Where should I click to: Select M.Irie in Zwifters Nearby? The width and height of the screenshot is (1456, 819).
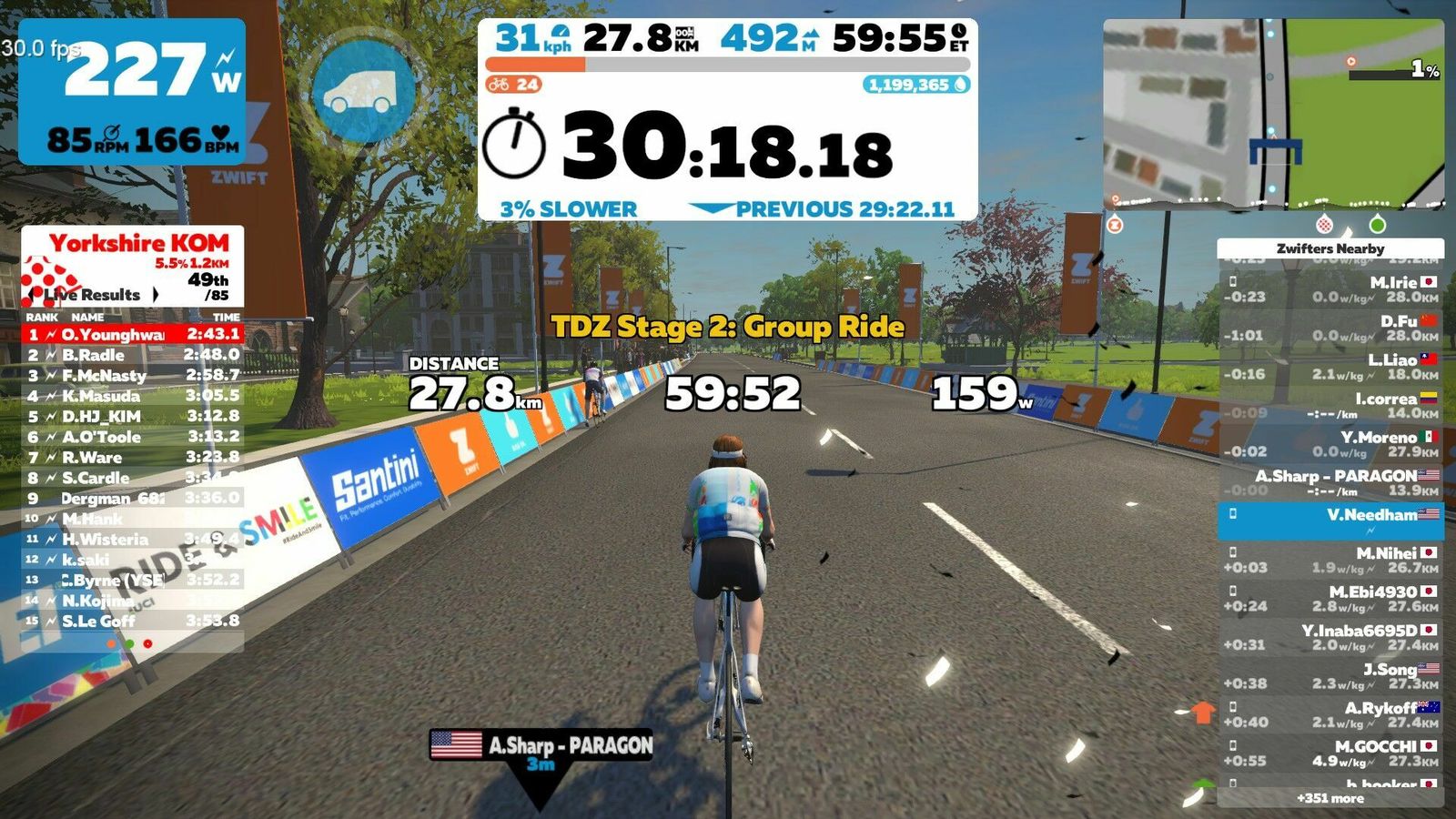point(1330,289)
